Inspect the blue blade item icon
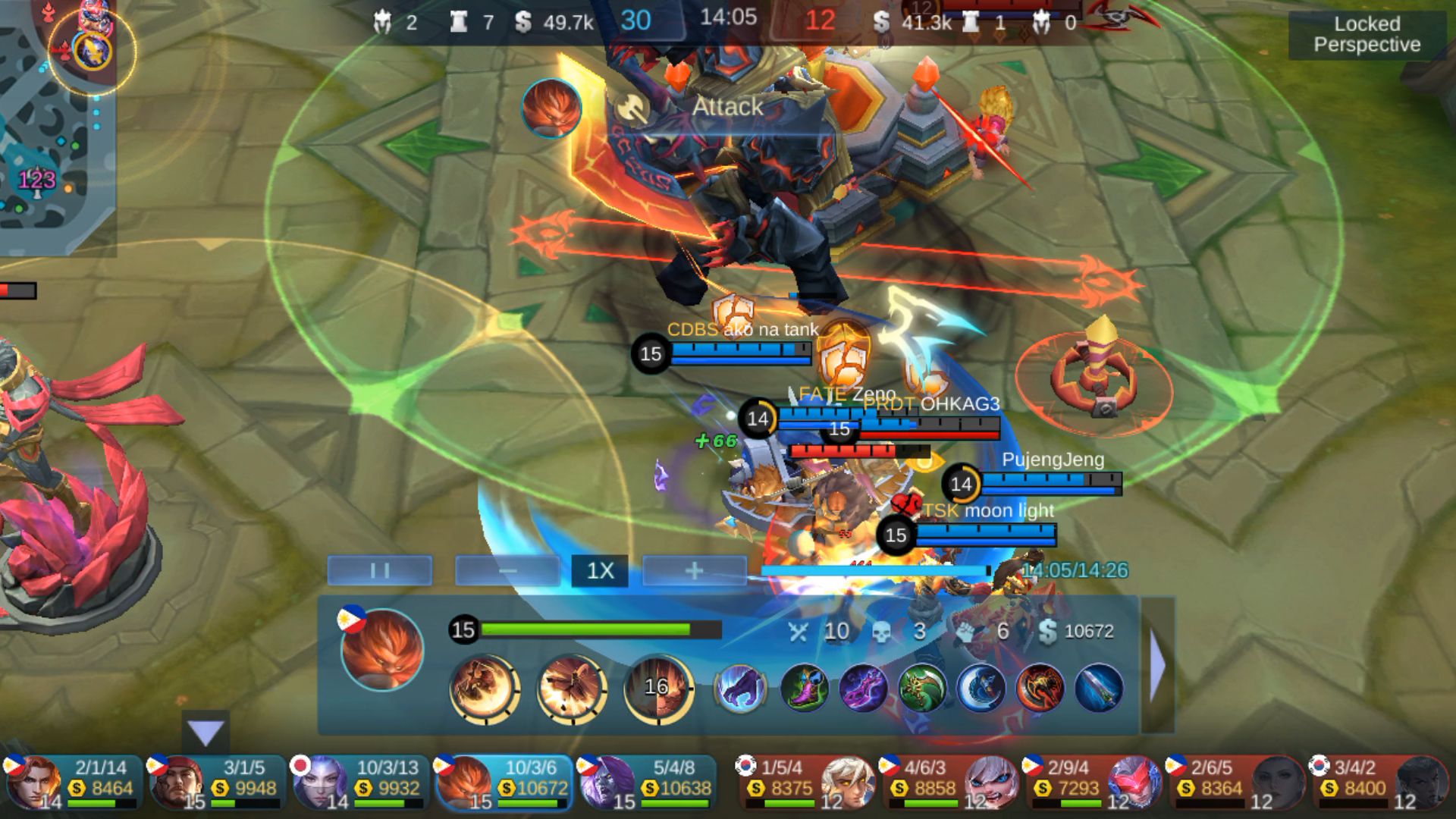The height and width of the screenshot is (819, 1456). click(1099, 688)
